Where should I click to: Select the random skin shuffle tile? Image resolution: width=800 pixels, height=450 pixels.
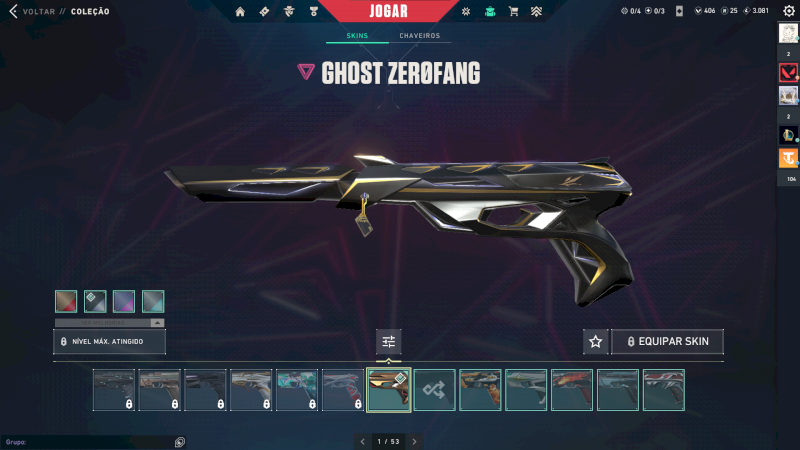(x=435, y=390)
